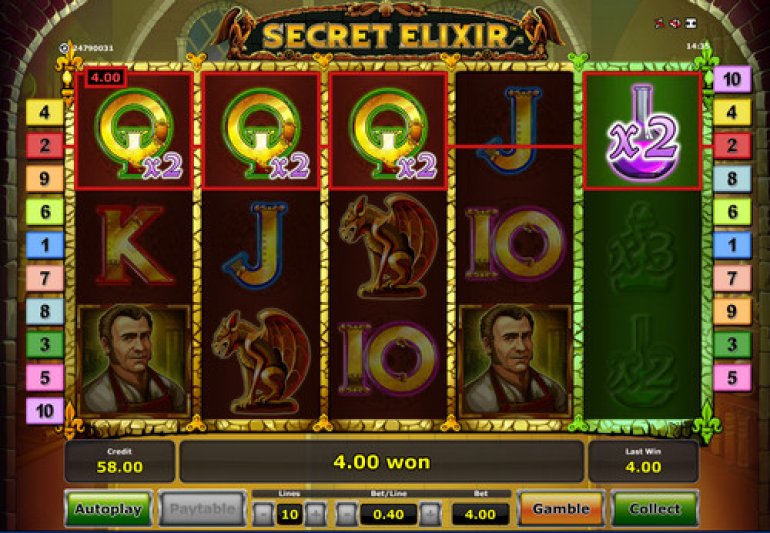This screenshot has width=770, height=533.
Task: Select payline 9 marker on left edge
Action: pos(44,179)
